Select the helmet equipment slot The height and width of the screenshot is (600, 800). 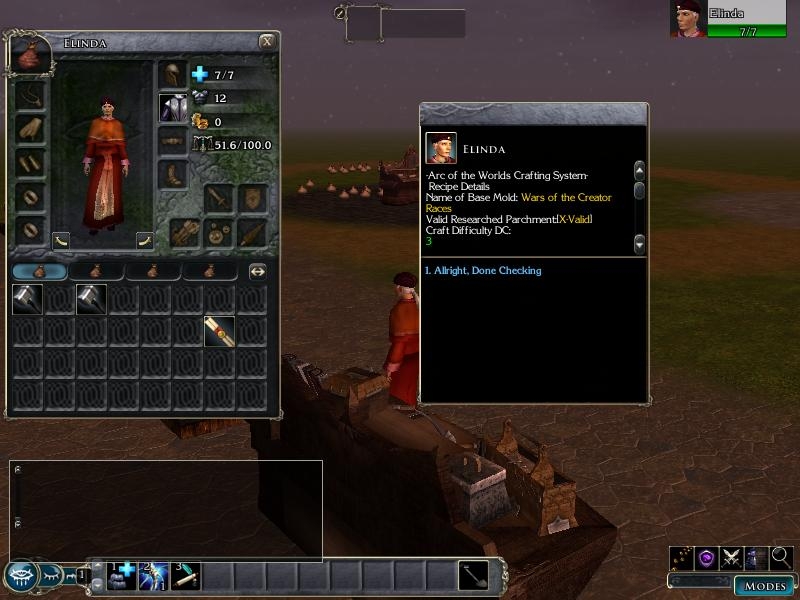click(x=173, y=75)
